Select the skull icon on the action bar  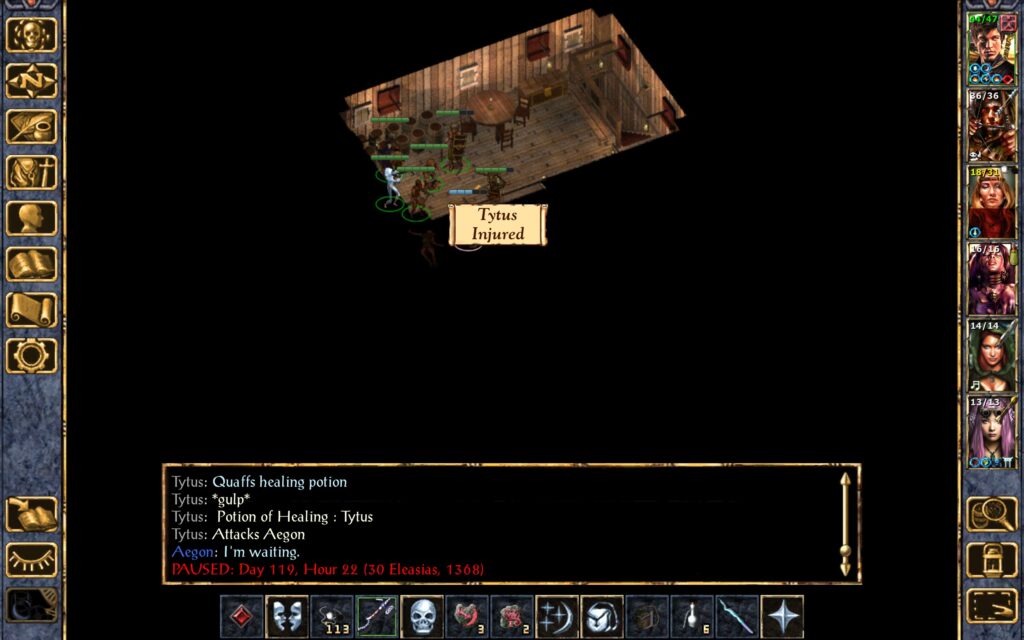click(422, 617)
